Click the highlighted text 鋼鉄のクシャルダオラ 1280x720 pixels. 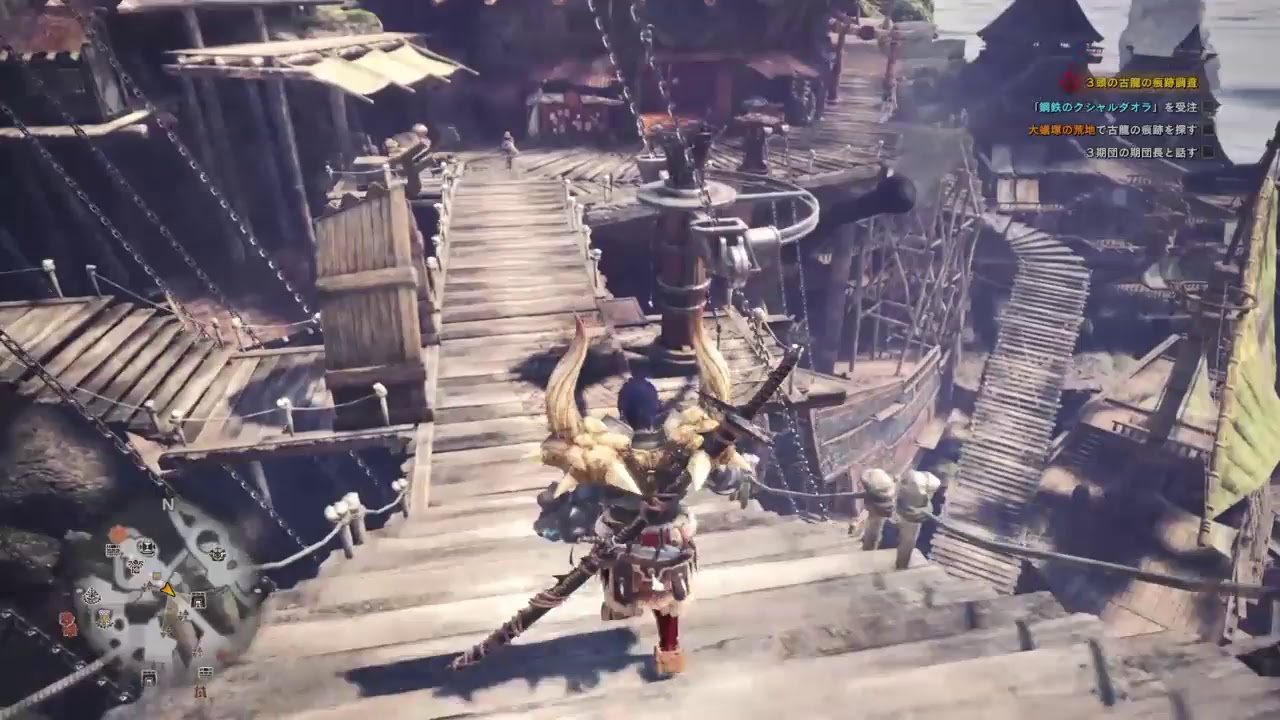[1095, 107]
